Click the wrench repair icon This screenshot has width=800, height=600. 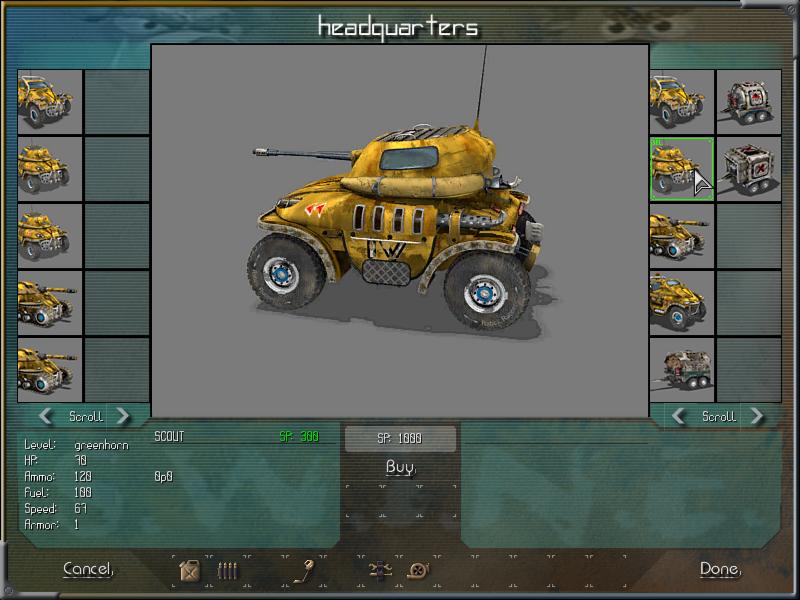[x=308, y=571]
